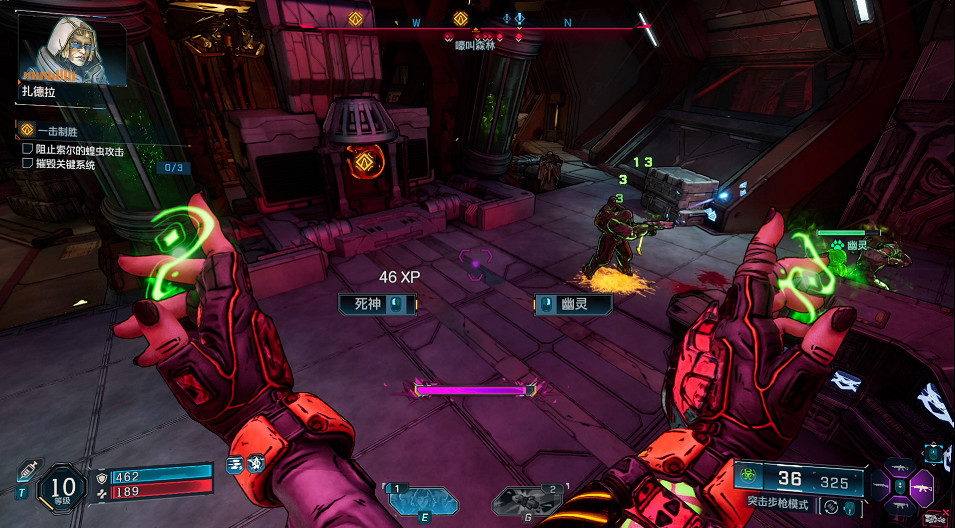Choose the 死神 skill option
This screenshot has height=528, width=955.
pyautogui.click(x=376, y=304)
